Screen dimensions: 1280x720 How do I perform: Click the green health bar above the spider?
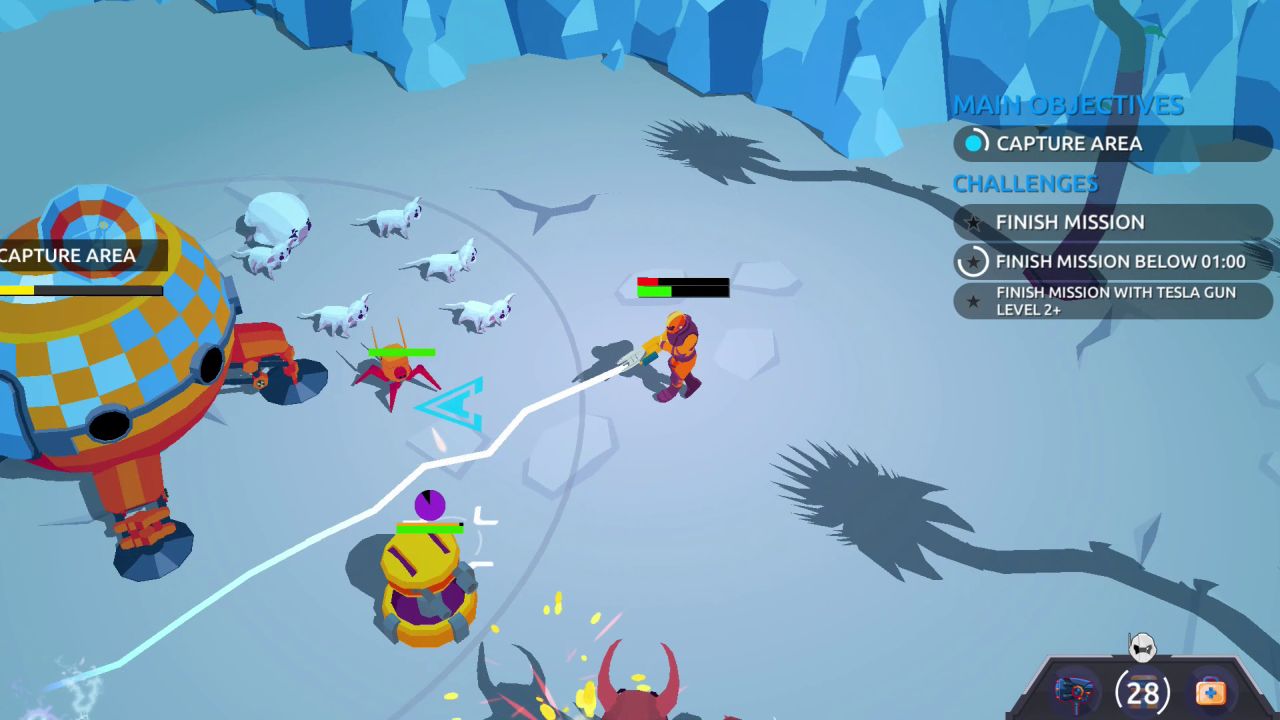tap(400, 352)
